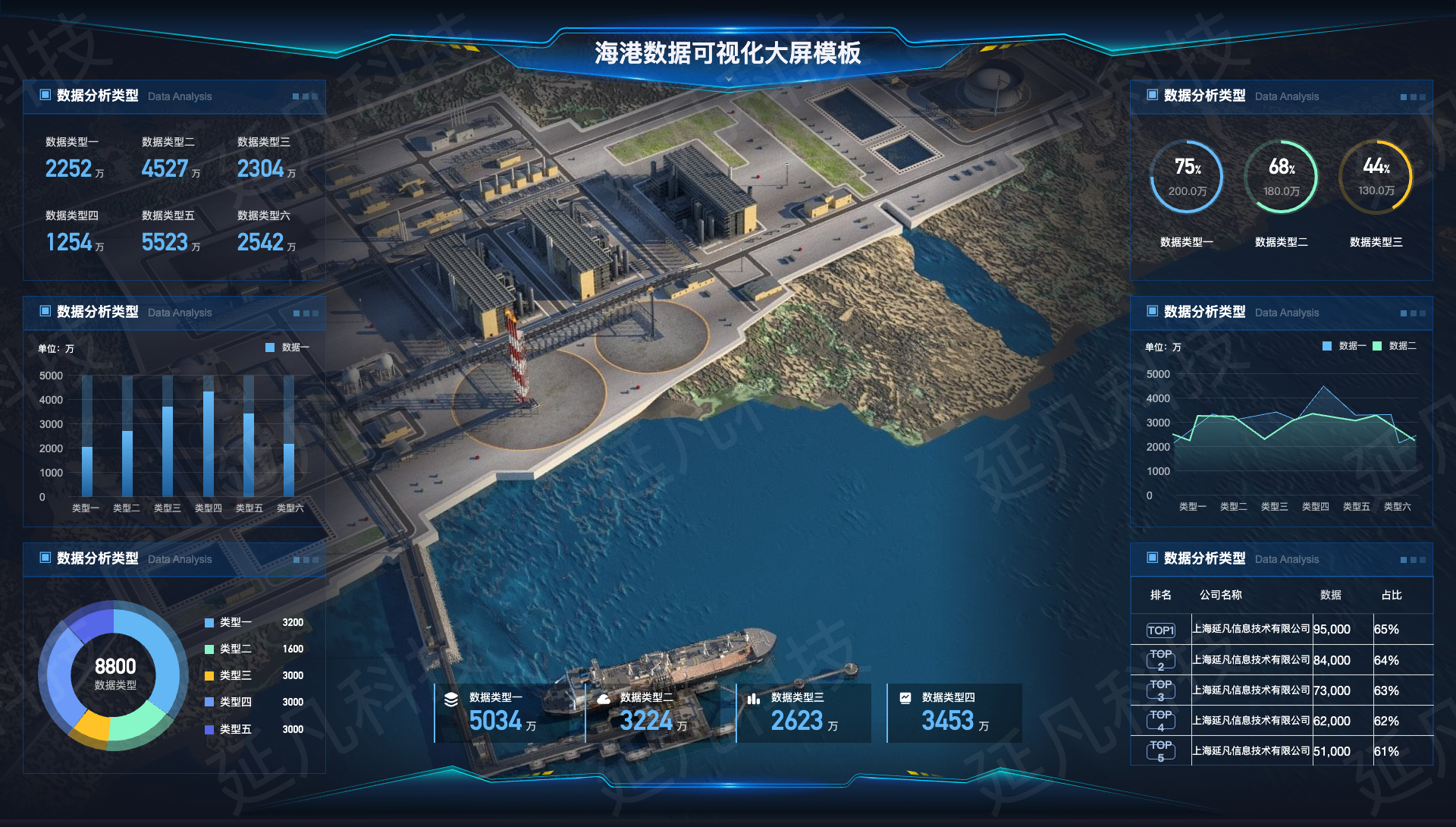Click the 占比 column header
The width and height of the screenshot is (1456, 827).
(1391, 596)
